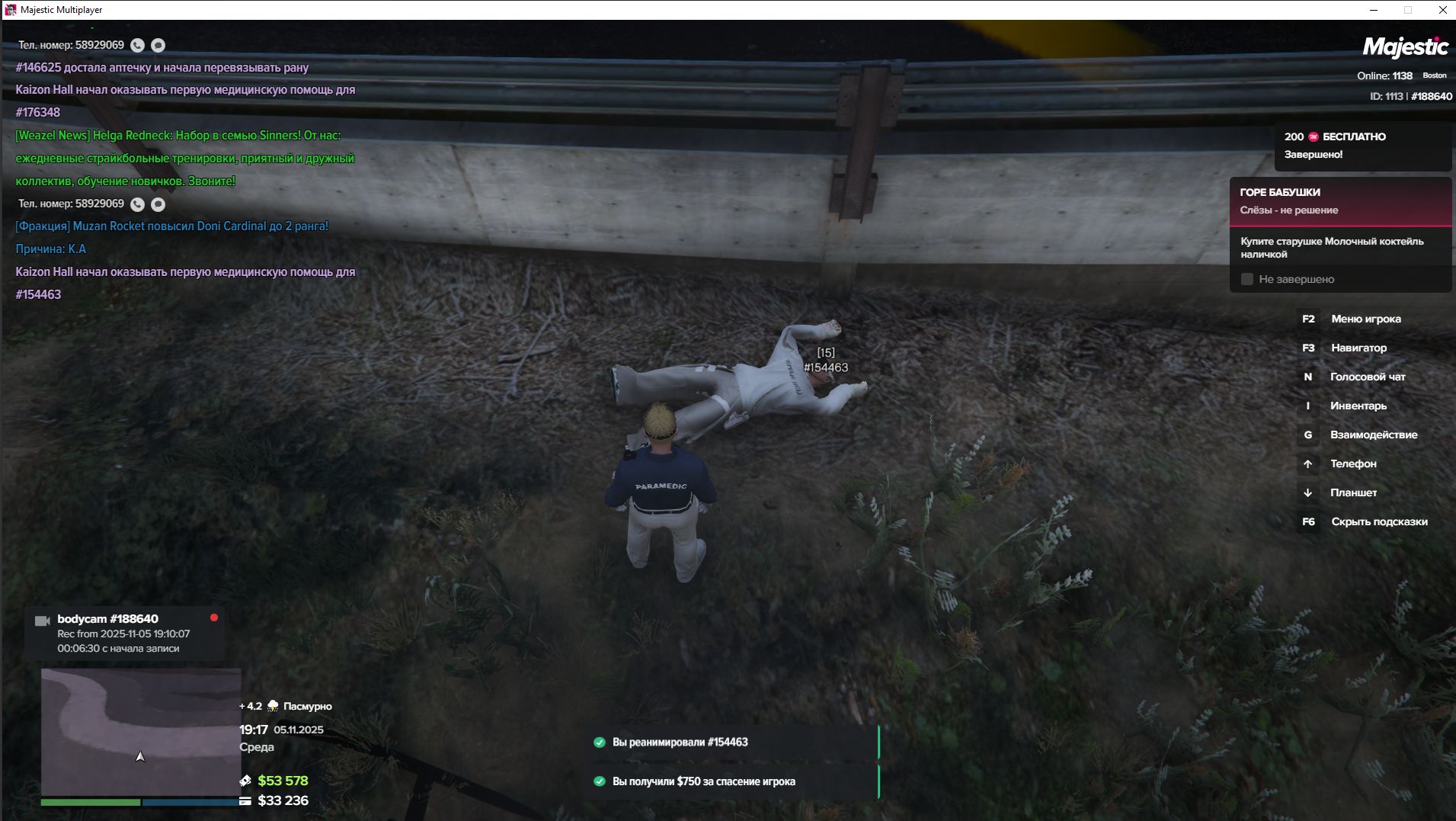
Task: Click the minimap in the bottom-left corner
Action: point(141,732)
